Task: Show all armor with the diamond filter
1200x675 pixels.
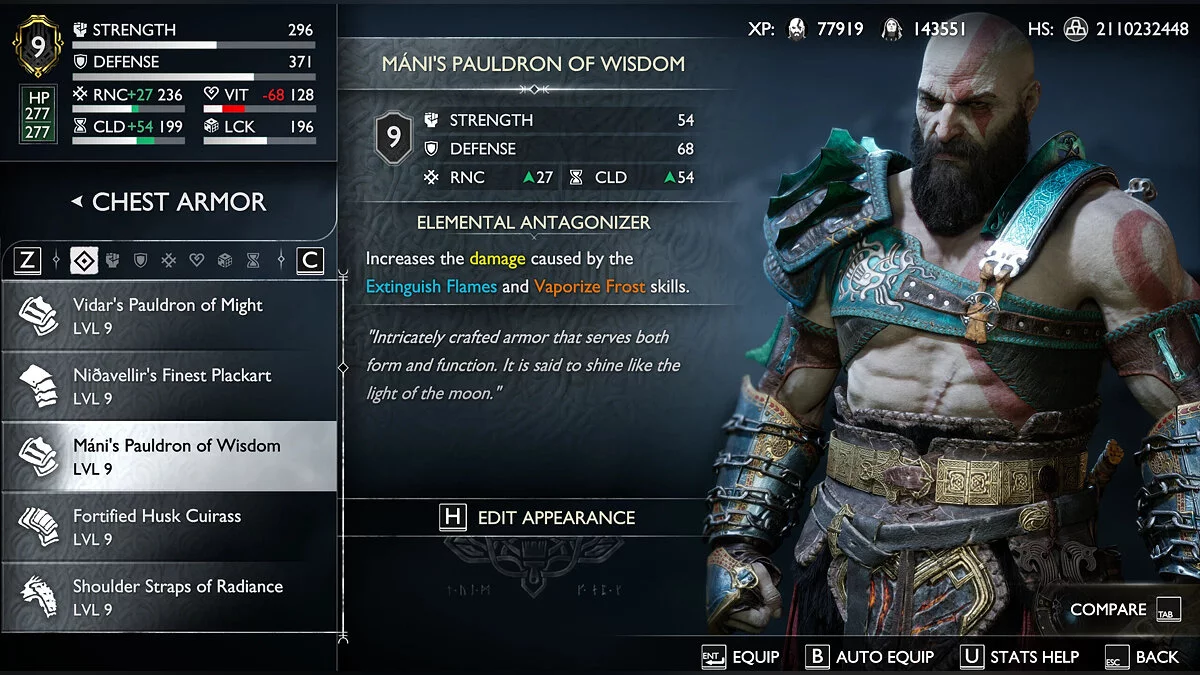Action: (84, 261)
